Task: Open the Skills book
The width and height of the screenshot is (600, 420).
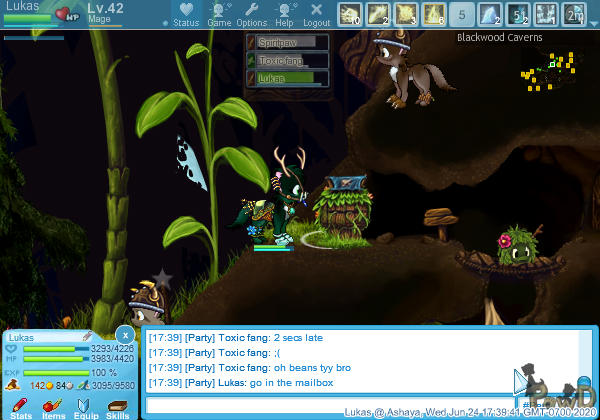Action: pos(117,406)
